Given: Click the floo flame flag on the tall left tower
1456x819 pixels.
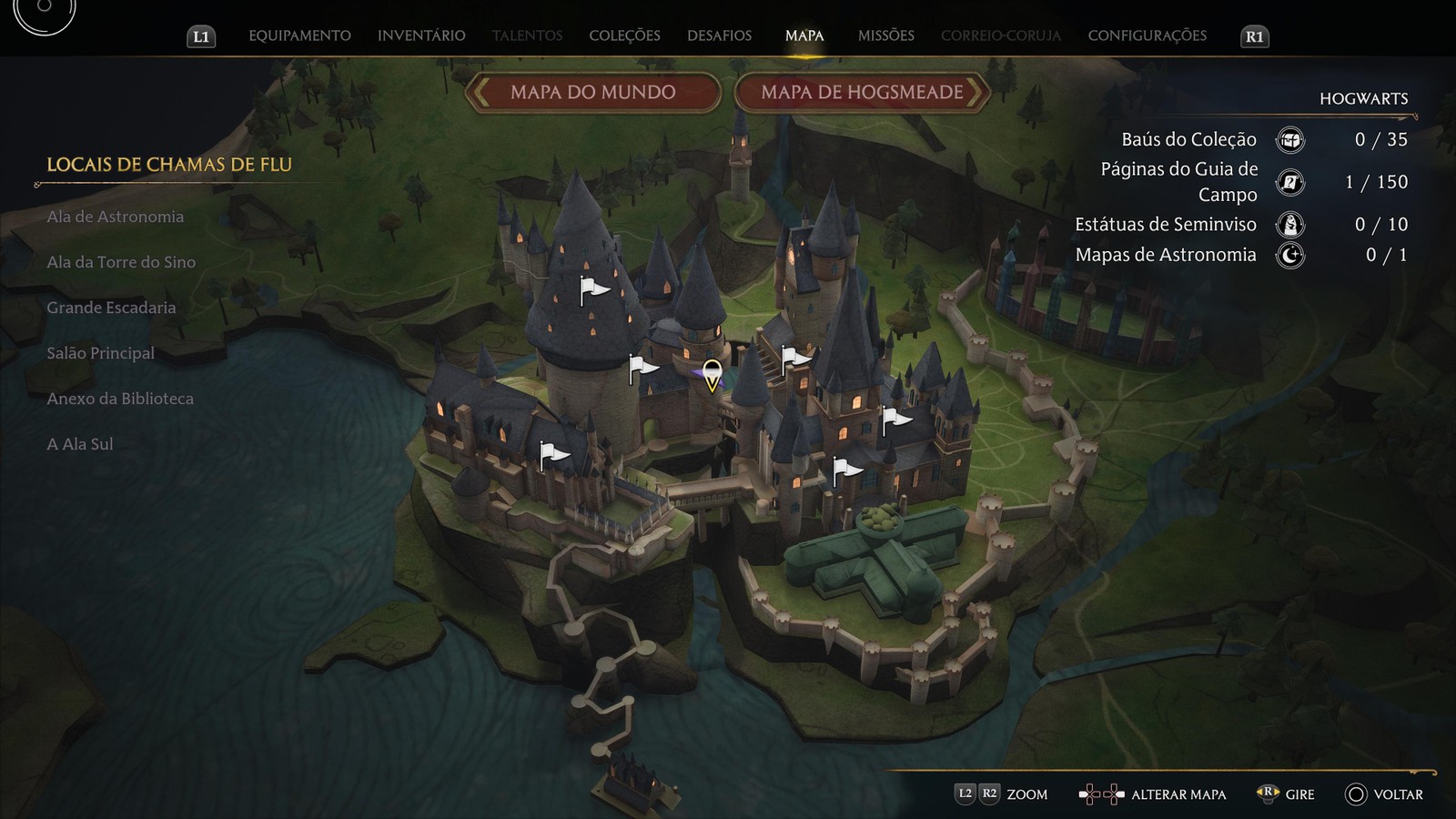Looking at the screenshot, I should 590,289.
